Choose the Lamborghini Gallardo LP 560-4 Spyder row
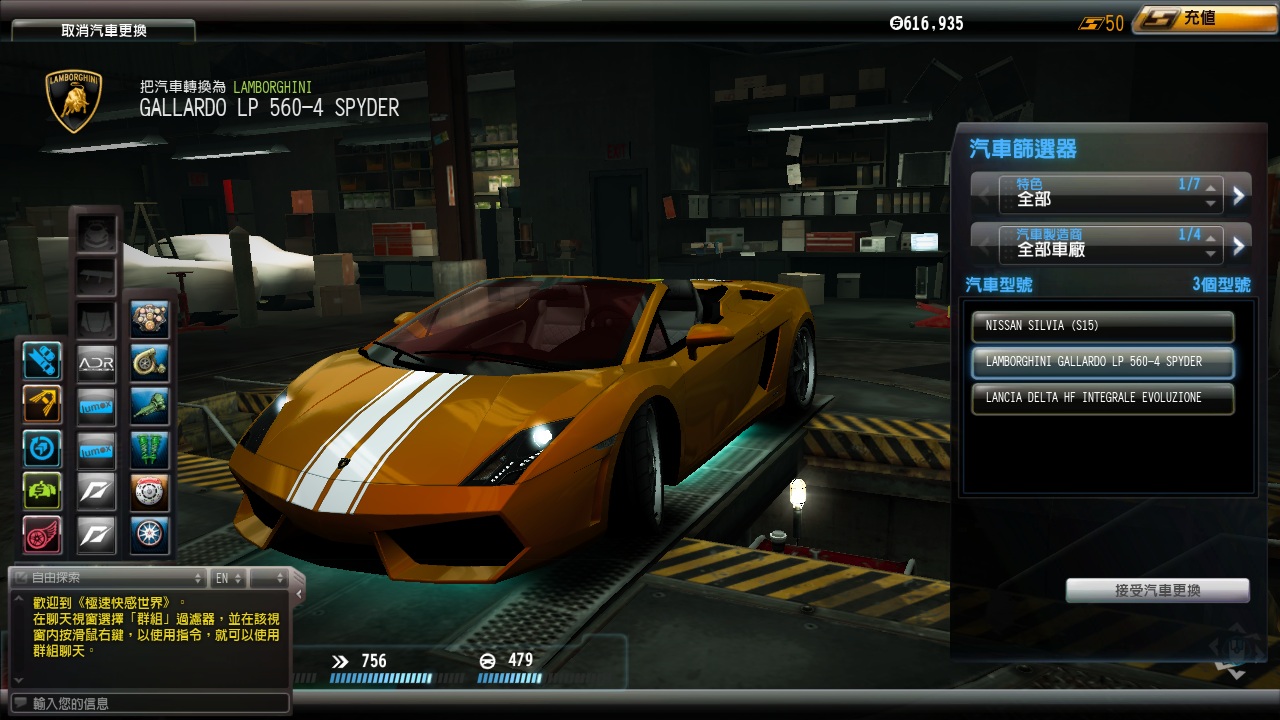The image size is (1280, 720). 1102,362
